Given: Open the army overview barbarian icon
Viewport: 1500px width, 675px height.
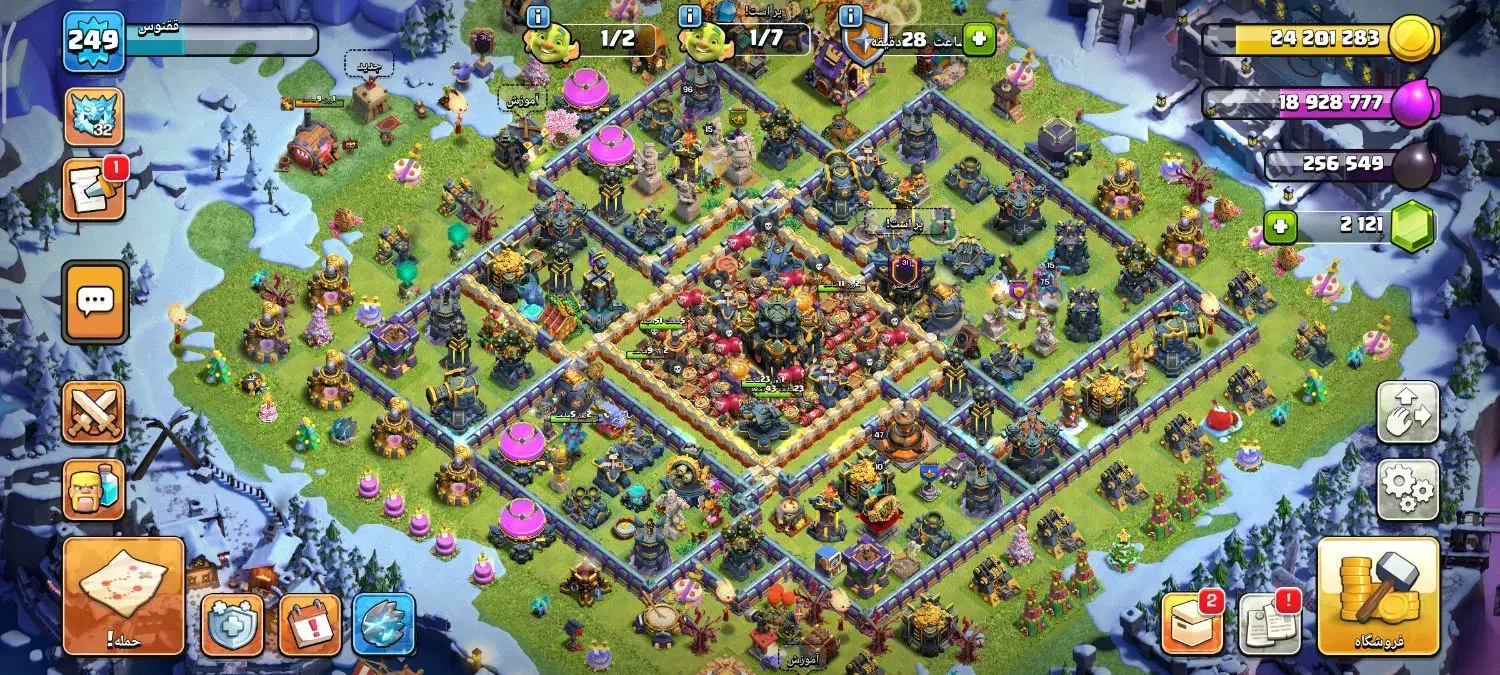Looking at the screenshot, I should (94, 489).
